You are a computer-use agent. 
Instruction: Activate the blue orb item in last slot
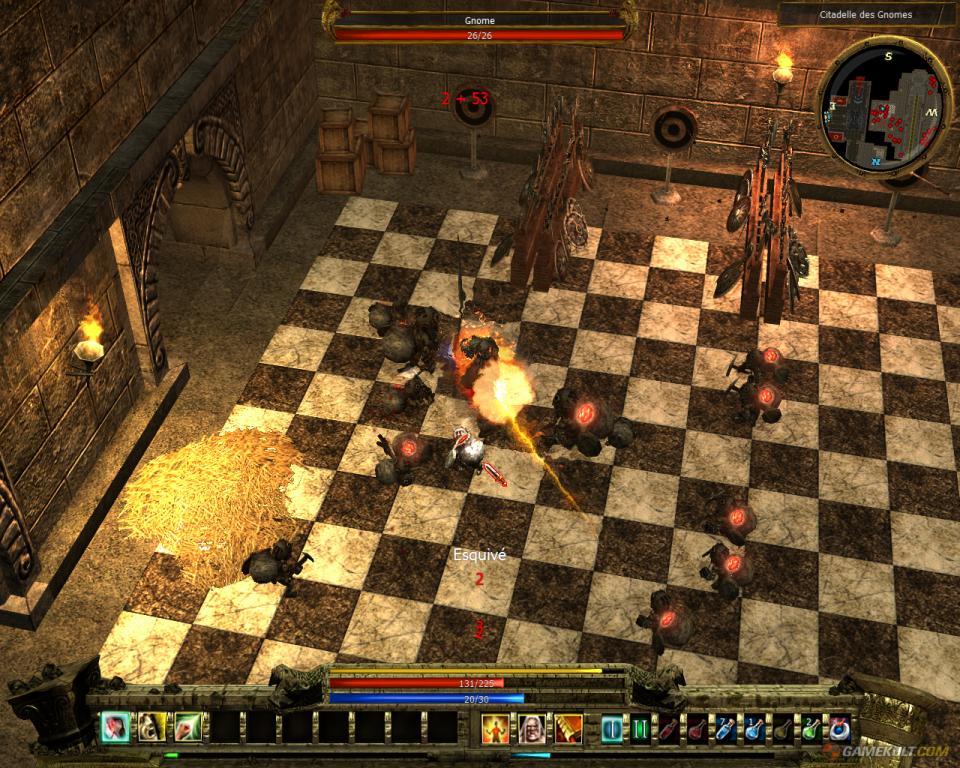[840, 729]
